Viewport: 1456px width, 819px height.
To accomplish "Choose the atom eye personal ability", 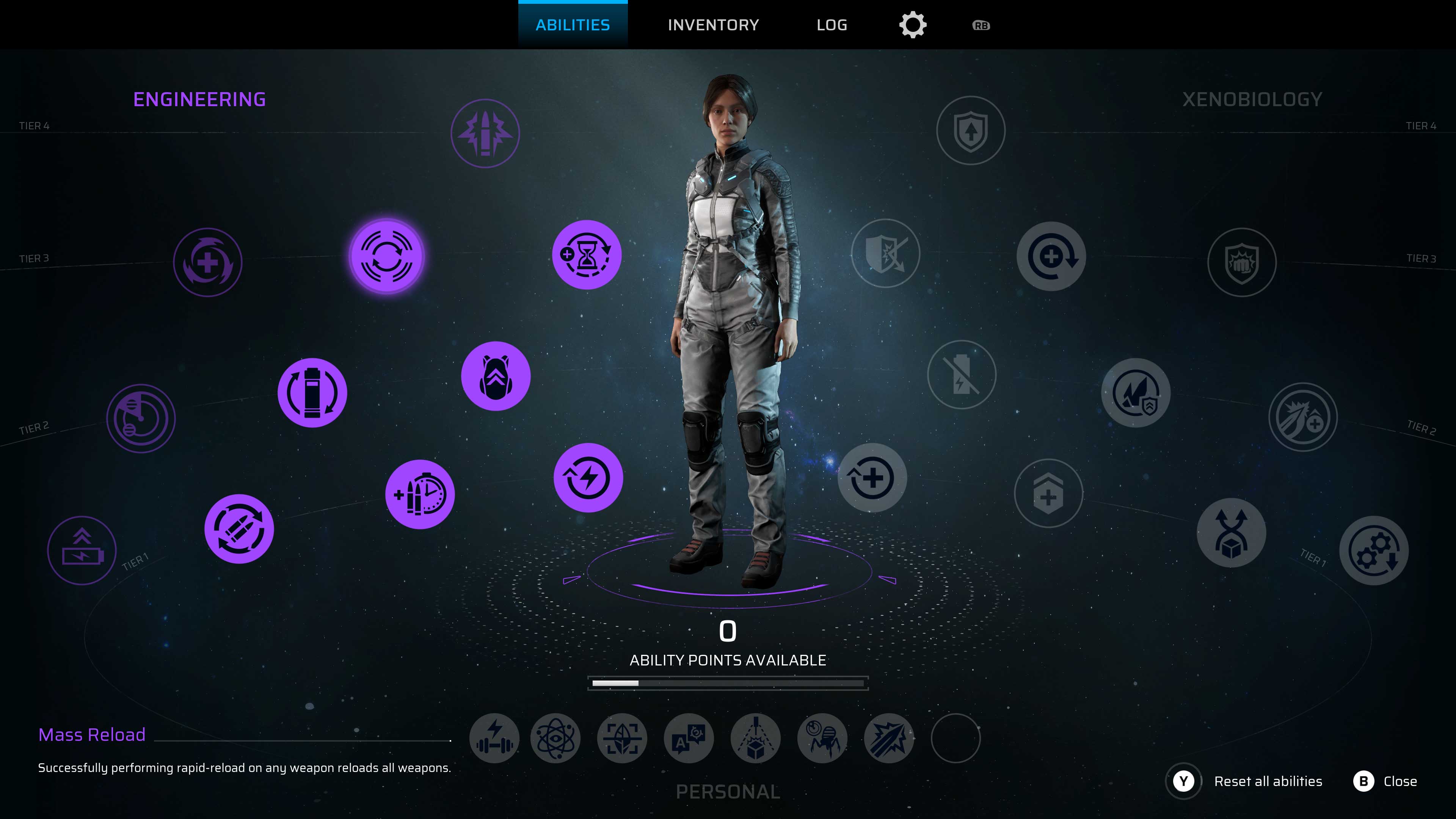I will 555,738.
